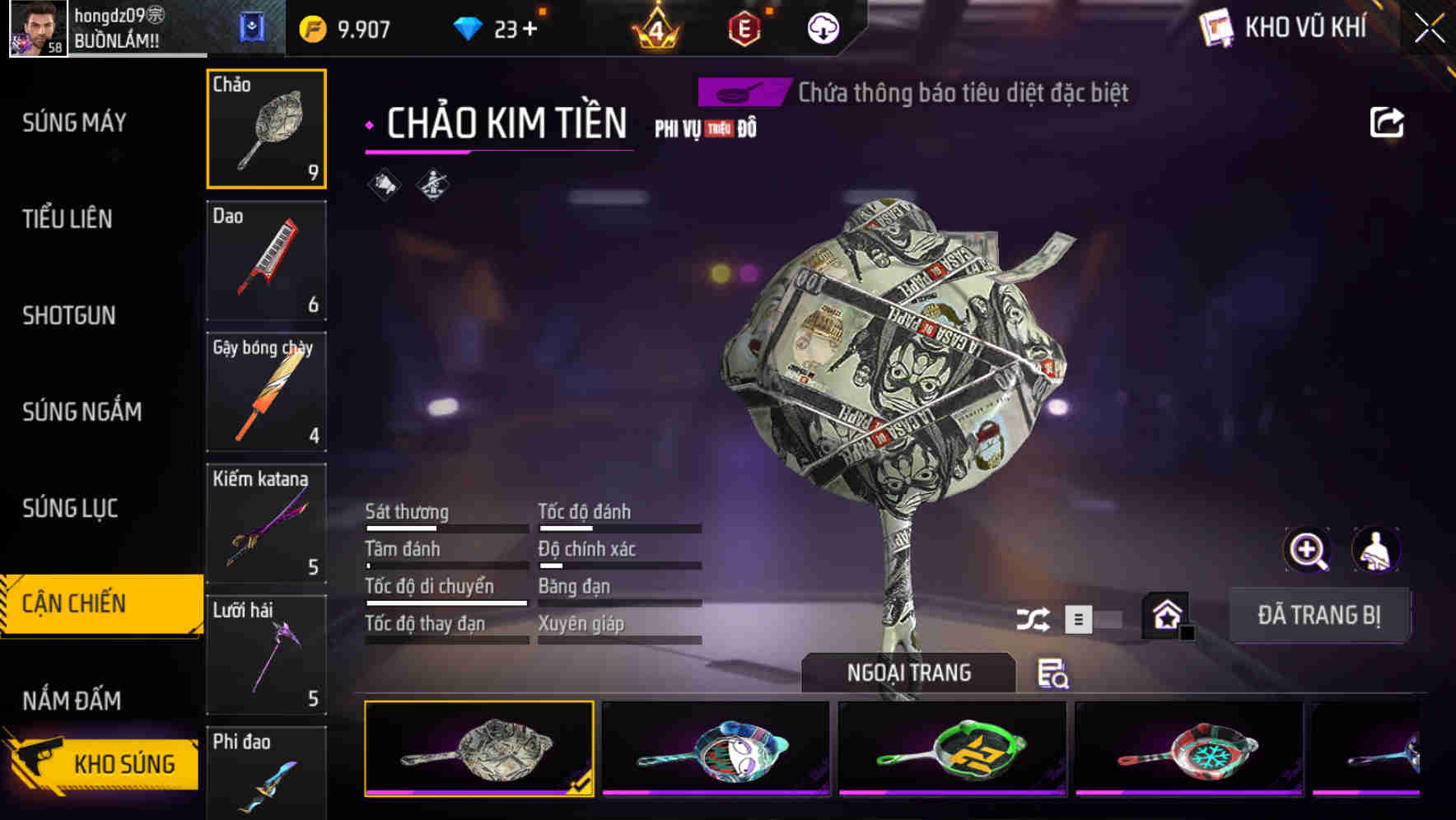
Task: Open the TIỂU LIÊN weapon category
Action: (68, 219)
